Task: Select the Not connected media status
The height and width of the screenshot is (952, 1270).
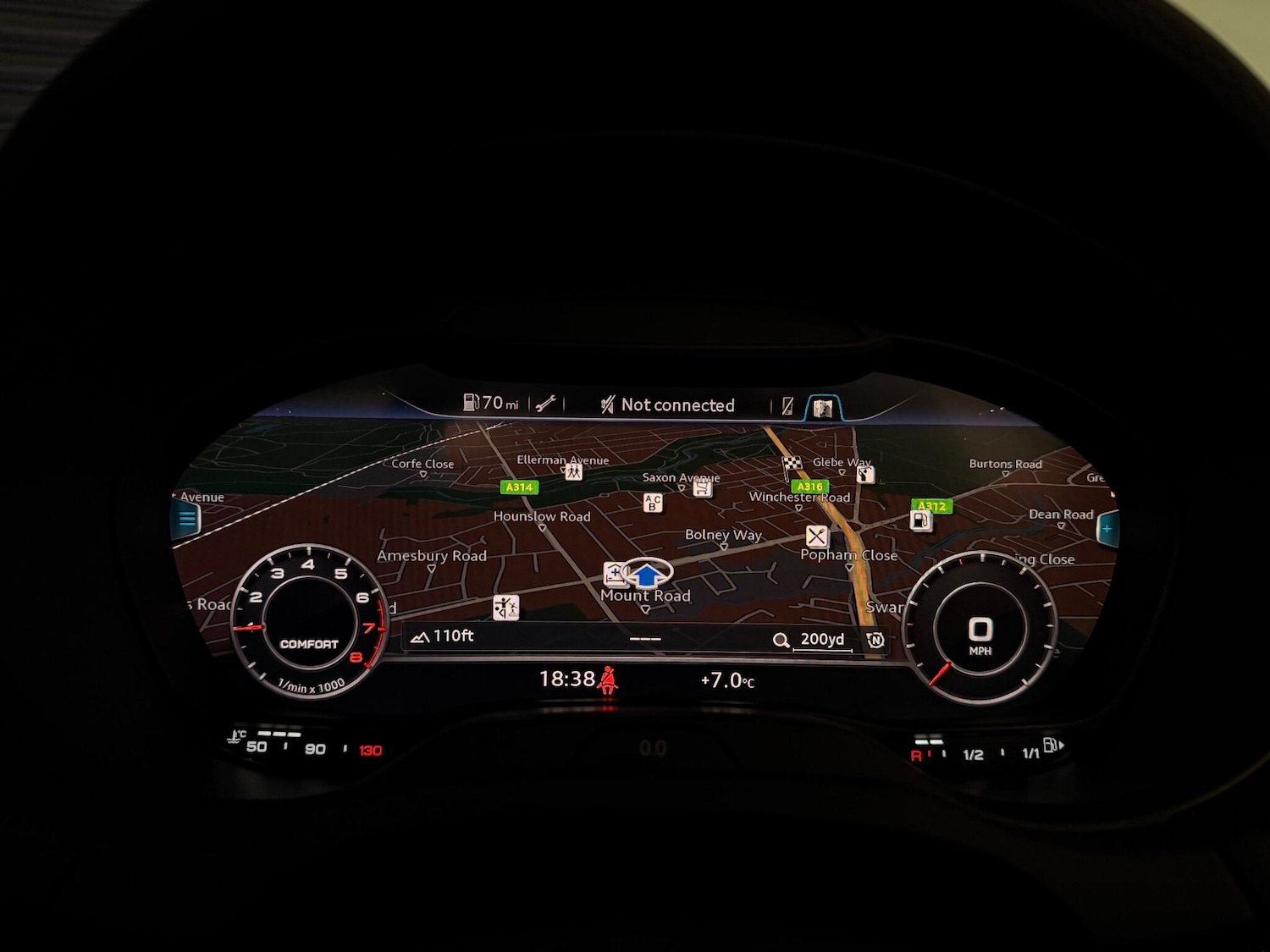Action: [x=668, y=405]
